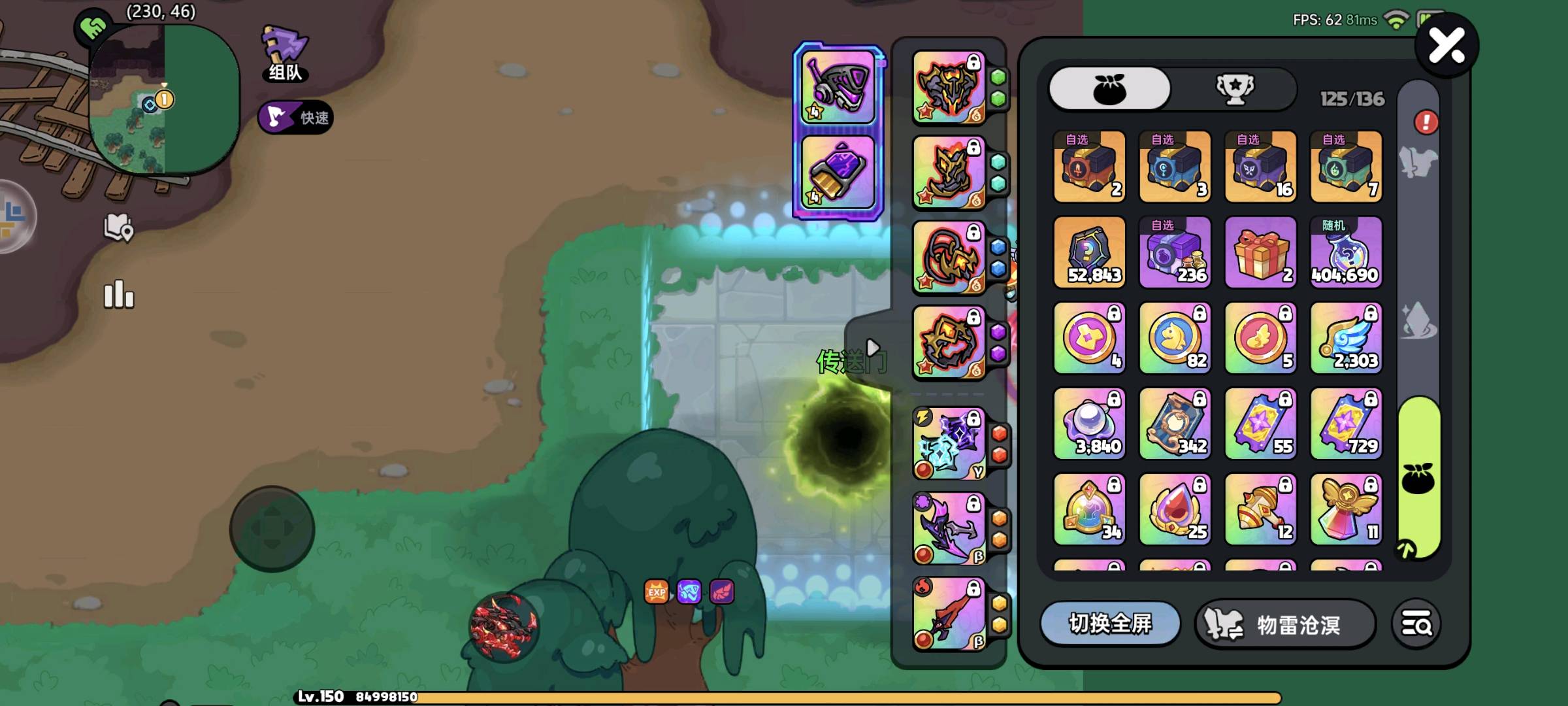Close the inventory panel with the X
1568x706 pixels.
click(x=1446, y=46)
